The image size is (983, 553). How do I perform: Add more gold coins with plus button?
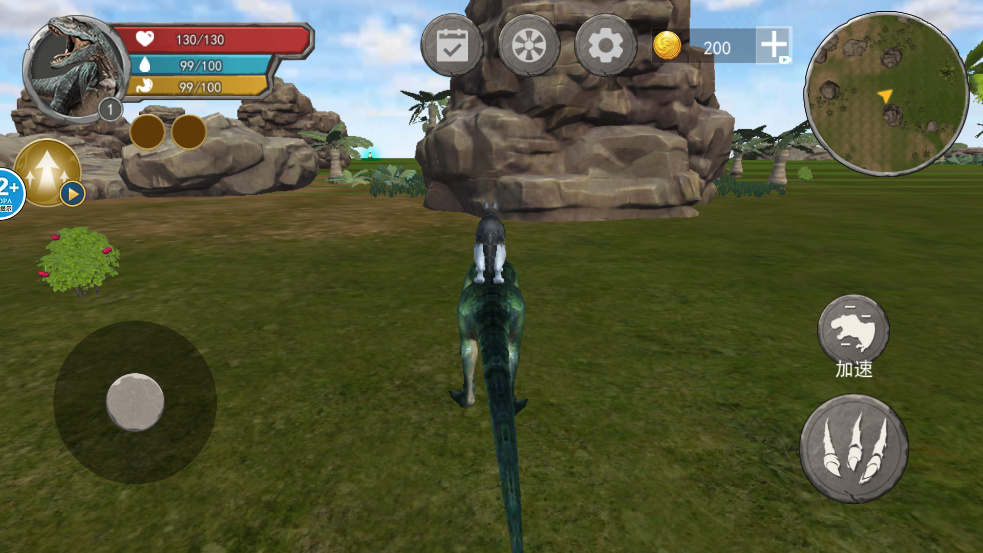pyautogui.click(x=774, y=46)
